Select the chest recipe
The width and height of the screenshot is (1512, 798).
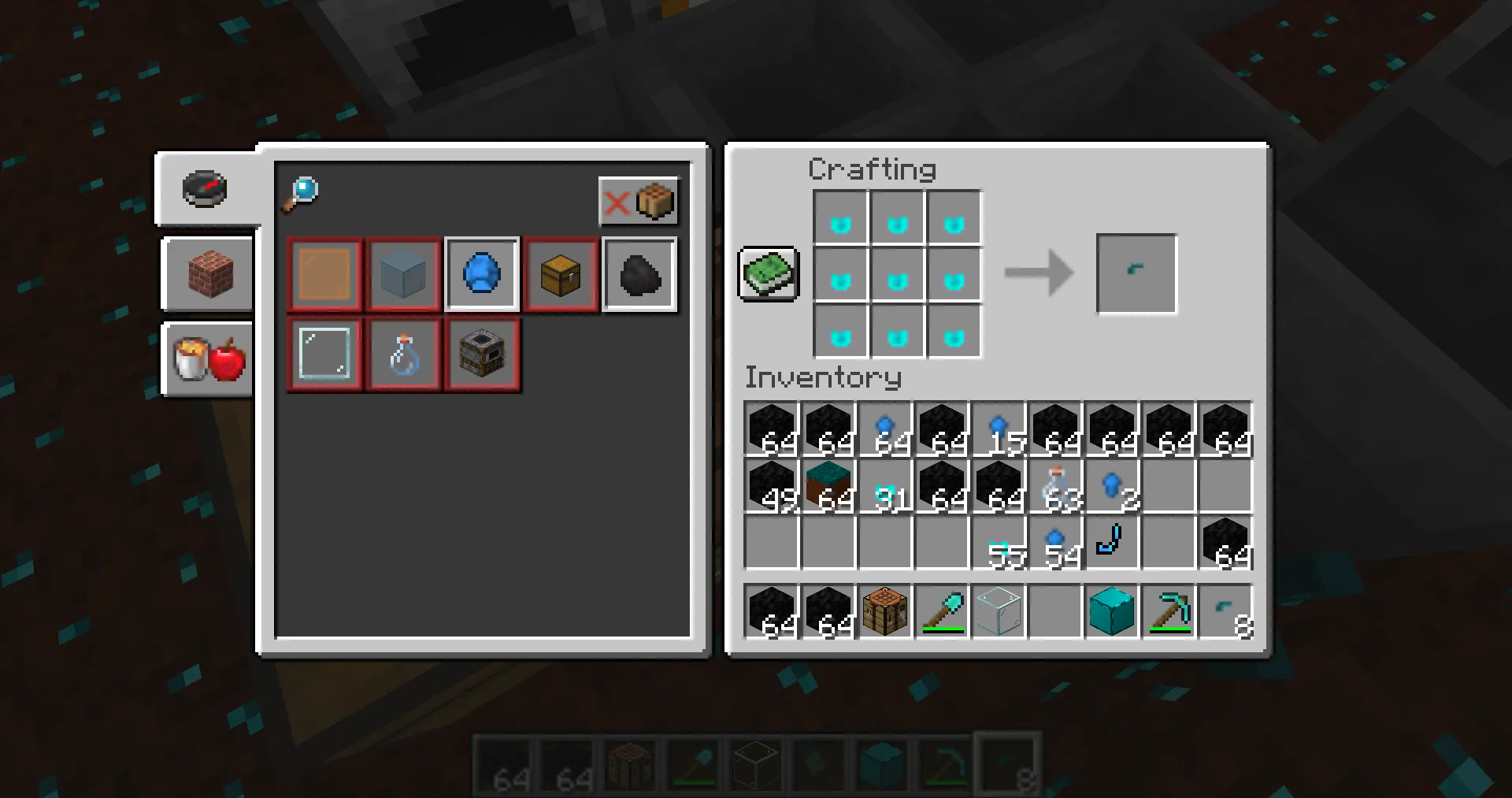tap(561, 273)
